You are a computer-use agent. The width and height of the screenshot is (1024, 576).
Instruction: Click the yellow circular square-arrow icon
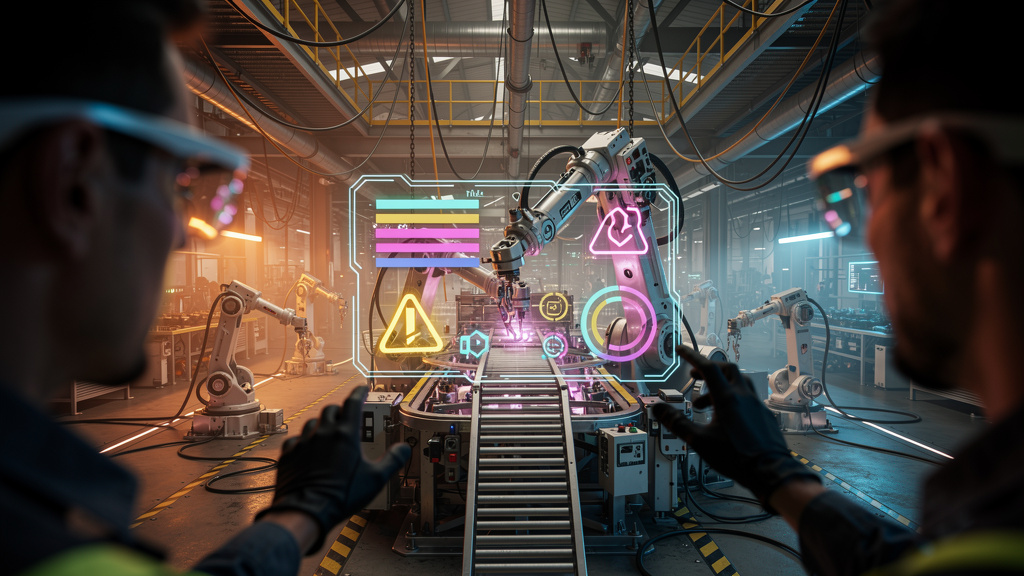tap(553, 306)
